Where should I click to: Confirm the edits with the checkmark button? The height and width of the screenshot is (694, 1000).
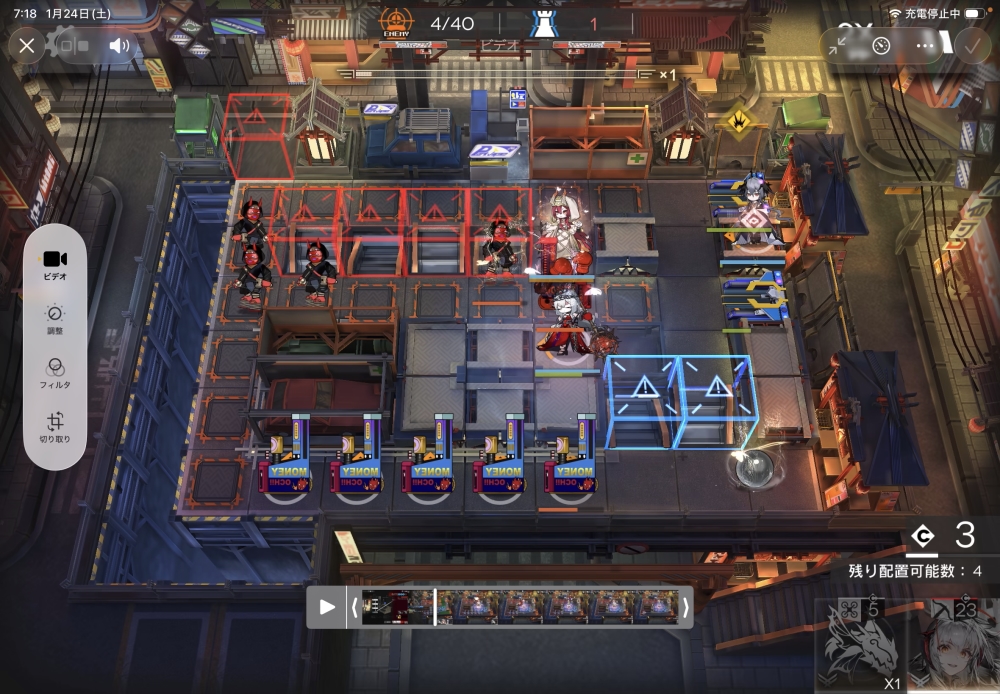[971, 46]
